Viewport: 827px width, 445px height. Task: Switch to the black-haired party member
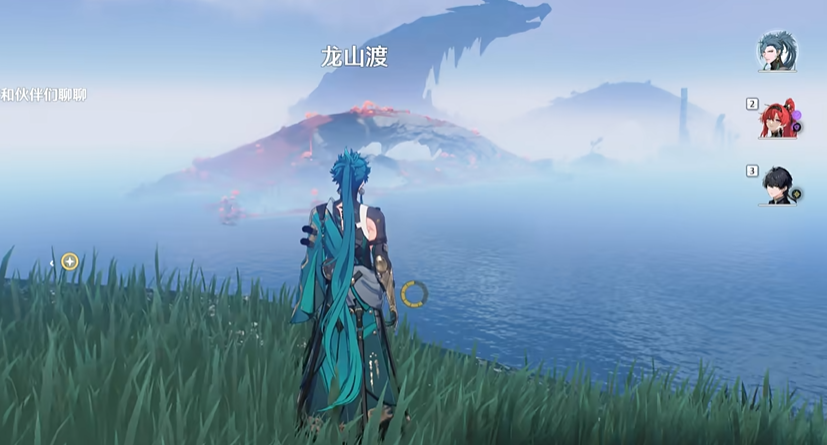(778, 185)
